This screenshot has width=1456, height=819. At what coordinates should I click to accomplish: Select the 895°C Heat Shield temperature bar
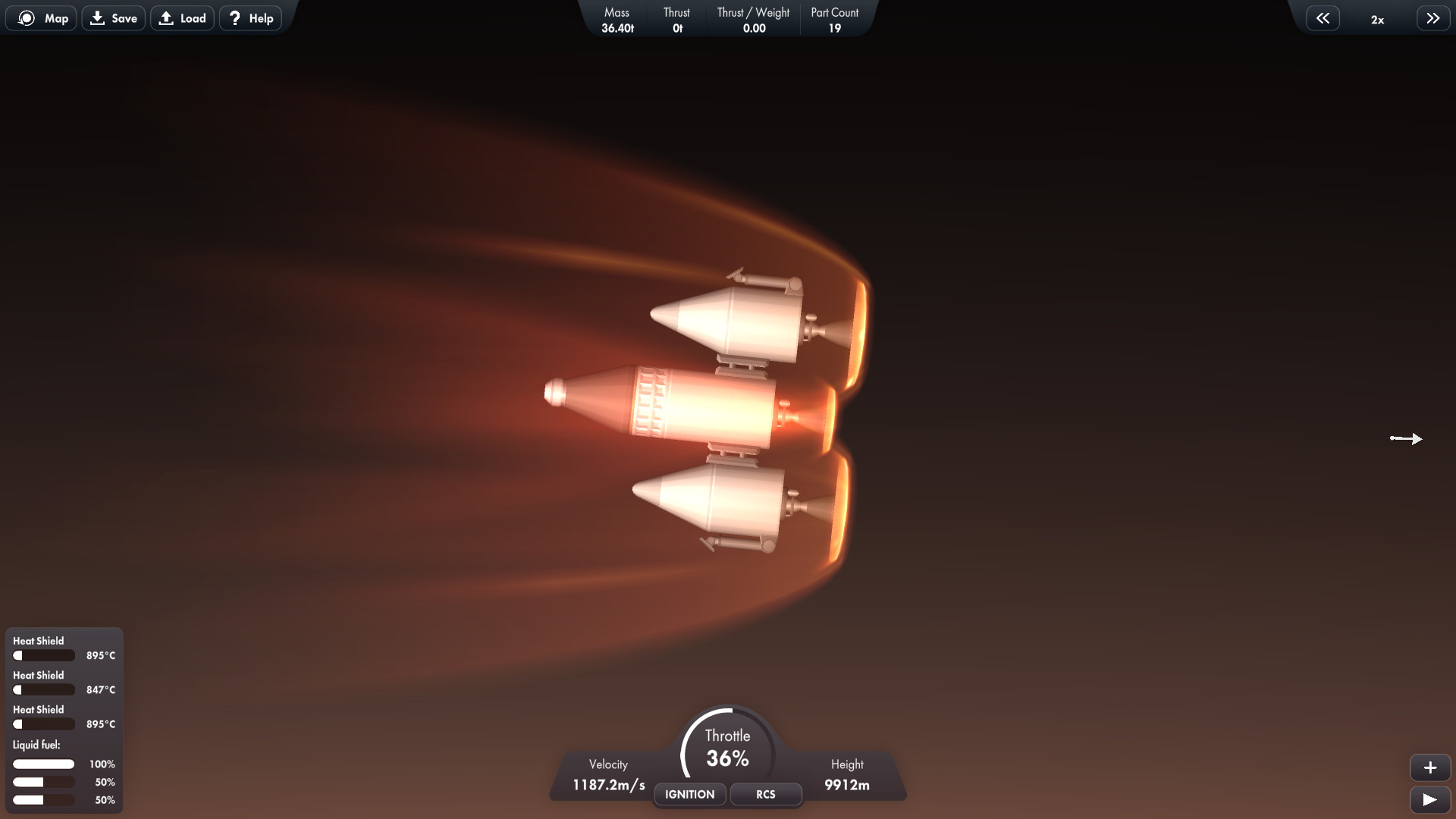tap(44, 655)
